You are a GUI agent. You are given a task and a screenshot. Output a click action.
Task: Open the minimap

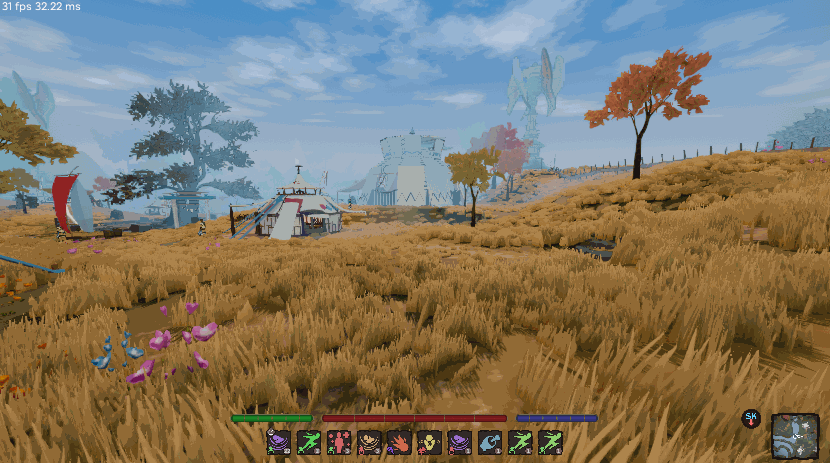point(795,436)
